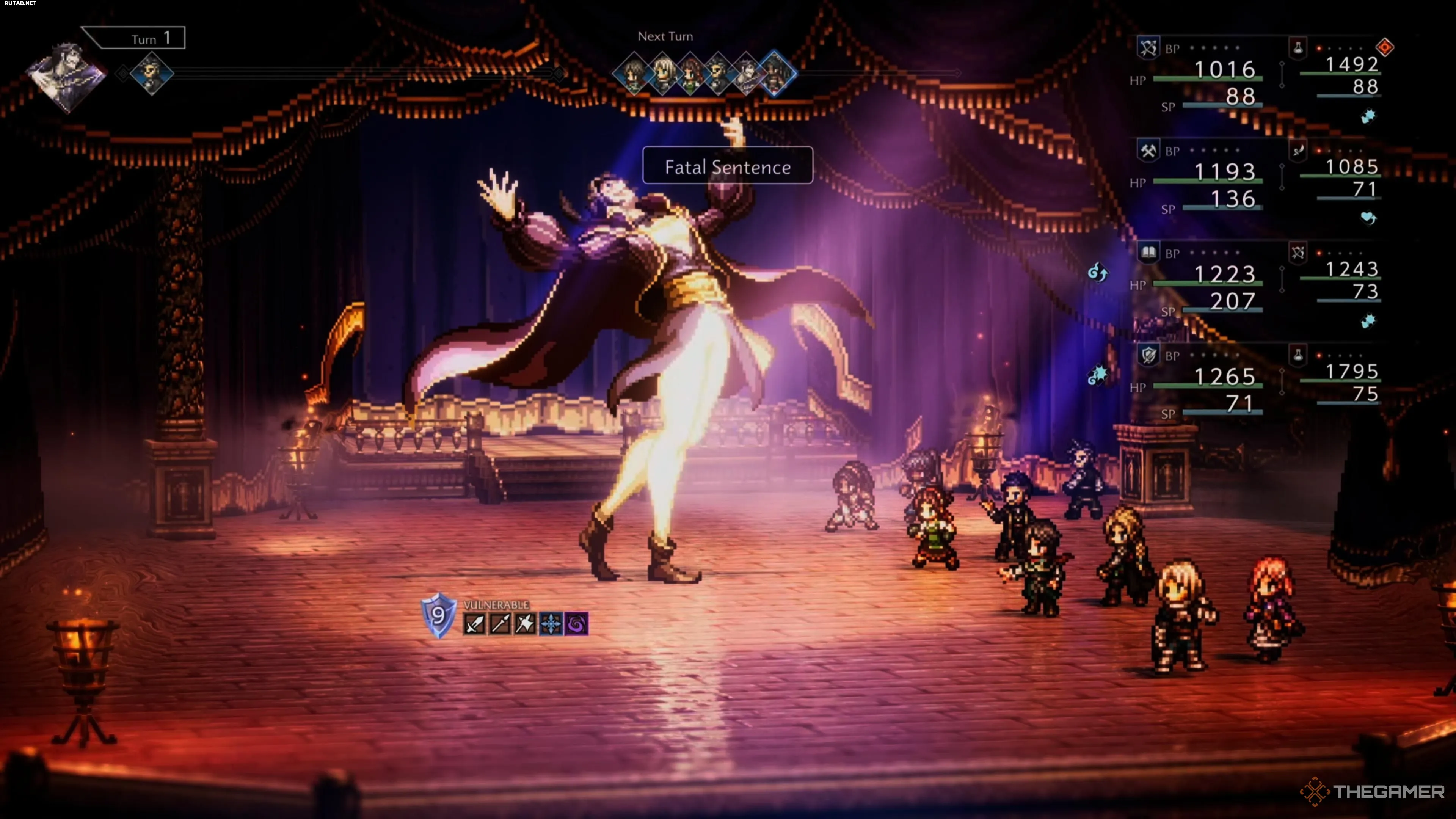Select the sword weakness icon
Viewport: 1456px width, 819px height.
click(x=474, y=624)
